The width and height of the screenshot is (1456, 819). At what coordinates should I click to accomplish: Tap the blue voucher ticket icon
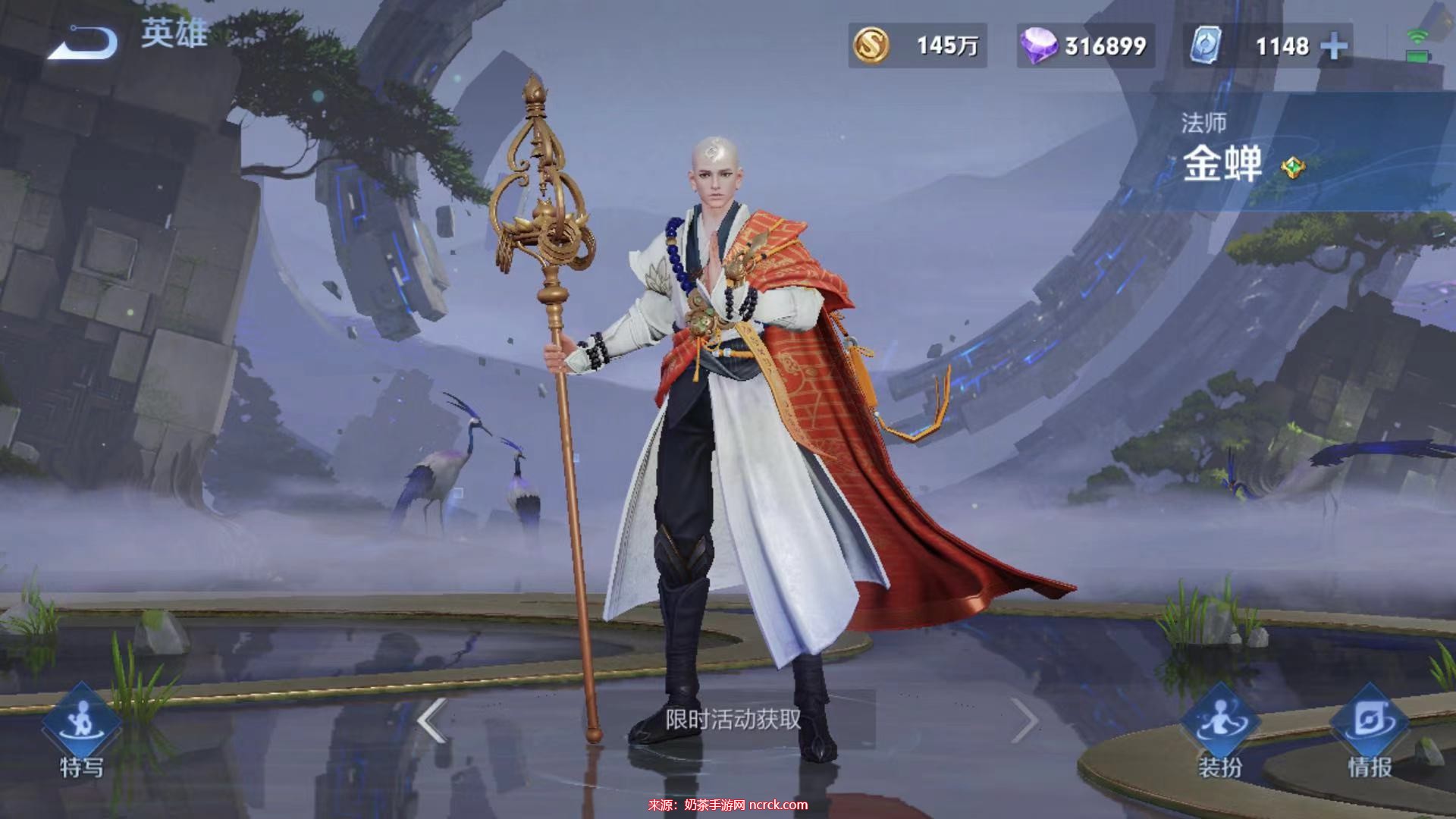coord(1205,45)
